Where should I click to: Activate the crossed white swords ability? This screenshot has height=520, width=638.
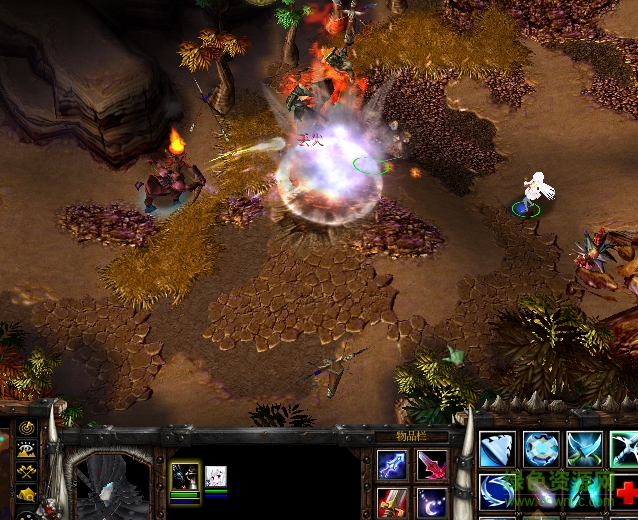pos(625,449)
